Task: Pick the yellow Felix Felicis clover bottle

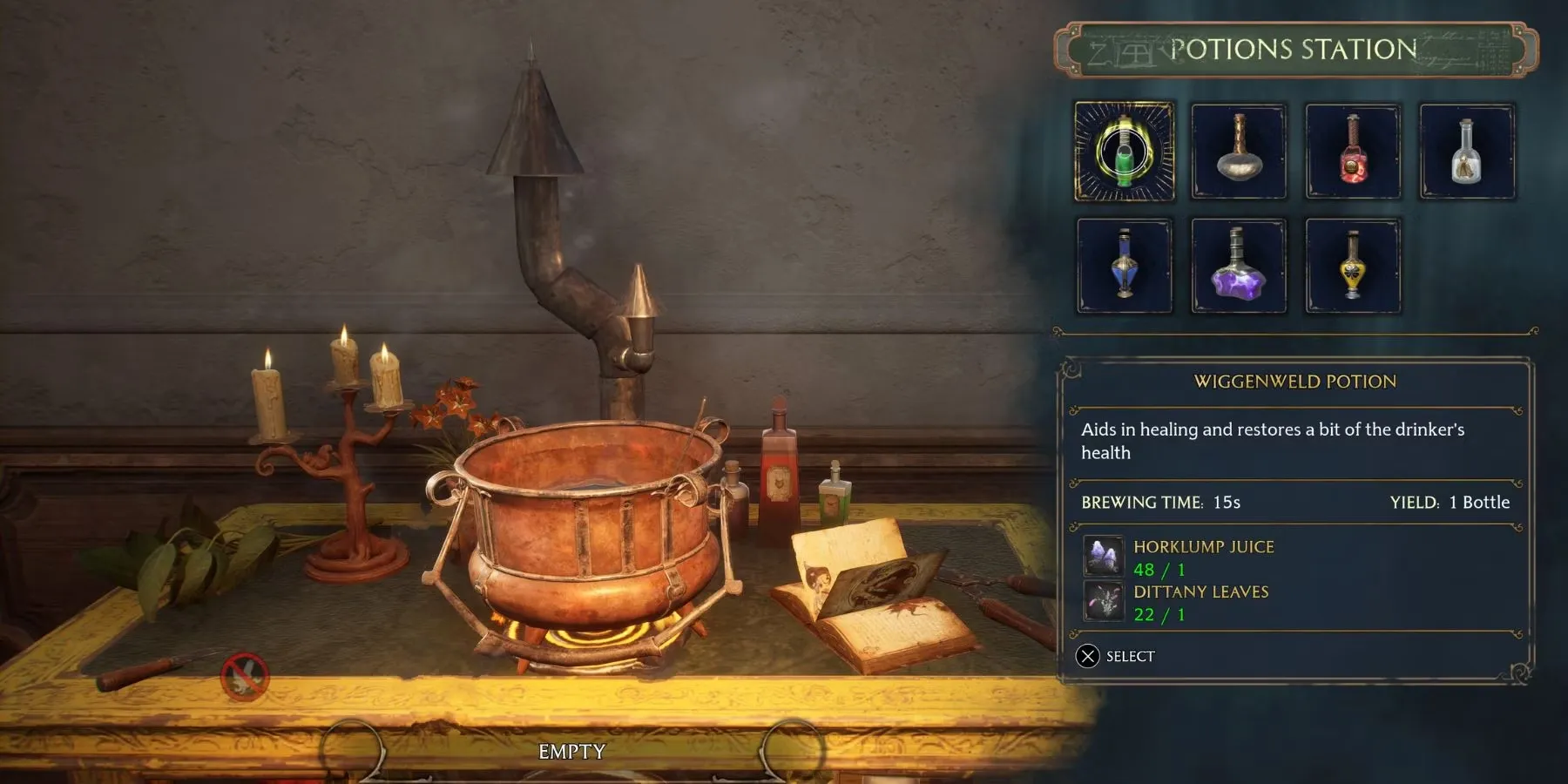Action: tap(1353, 266)
